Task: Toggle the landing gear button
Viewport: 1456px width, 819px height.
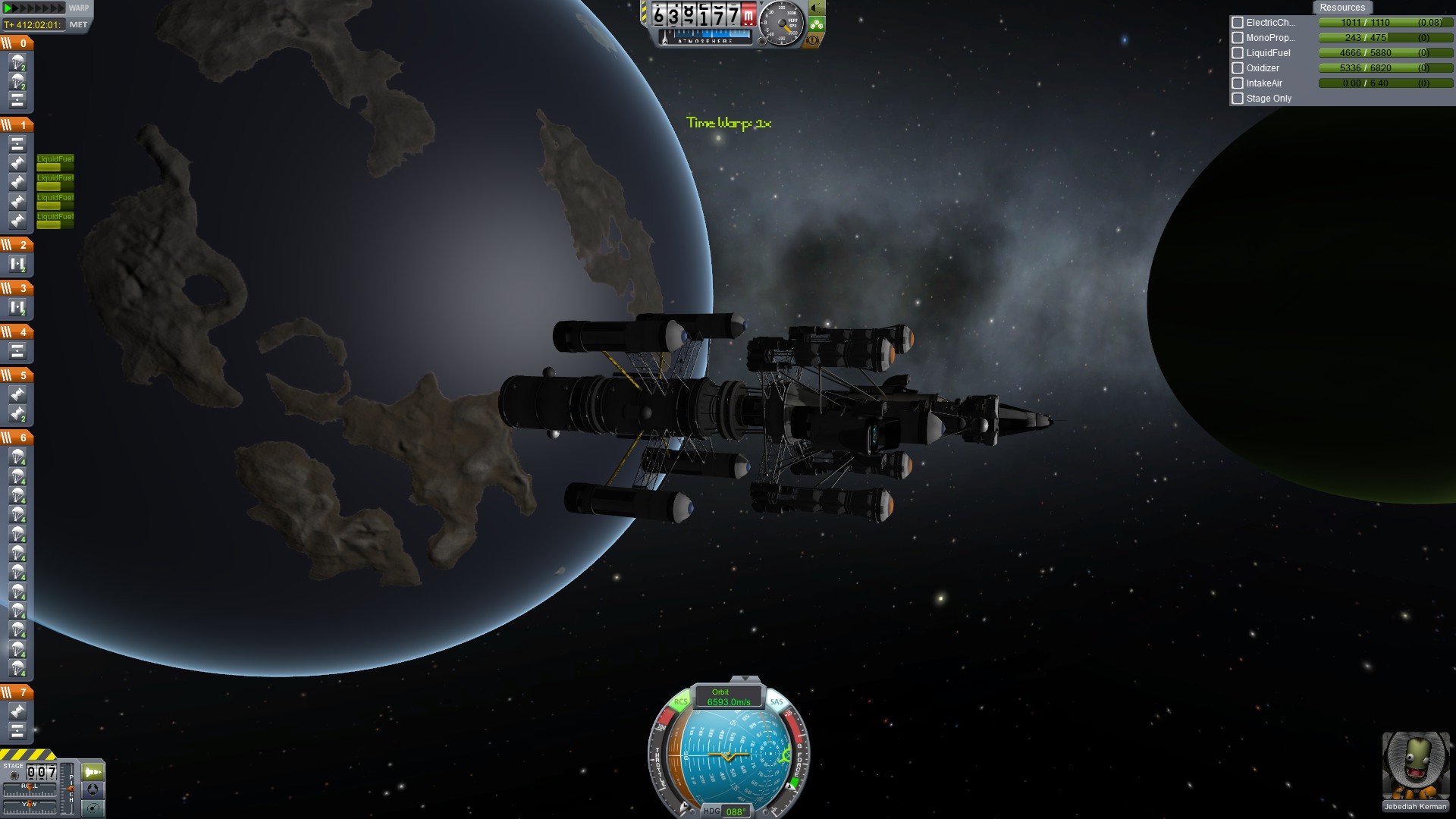Action: tap(817, 24)
